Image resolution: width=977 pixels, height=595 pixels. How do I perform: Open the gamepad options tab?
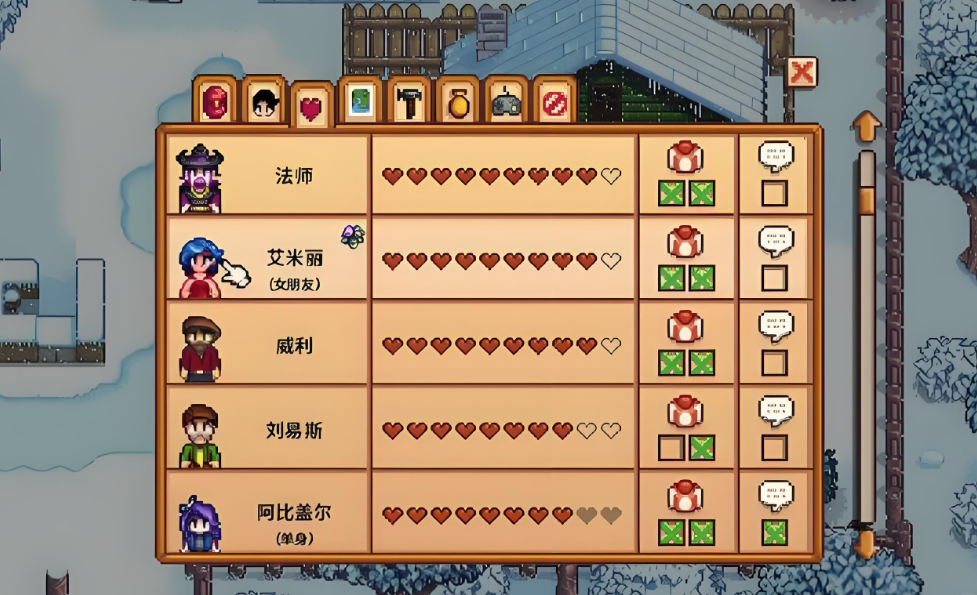click(x=506, y=101)
